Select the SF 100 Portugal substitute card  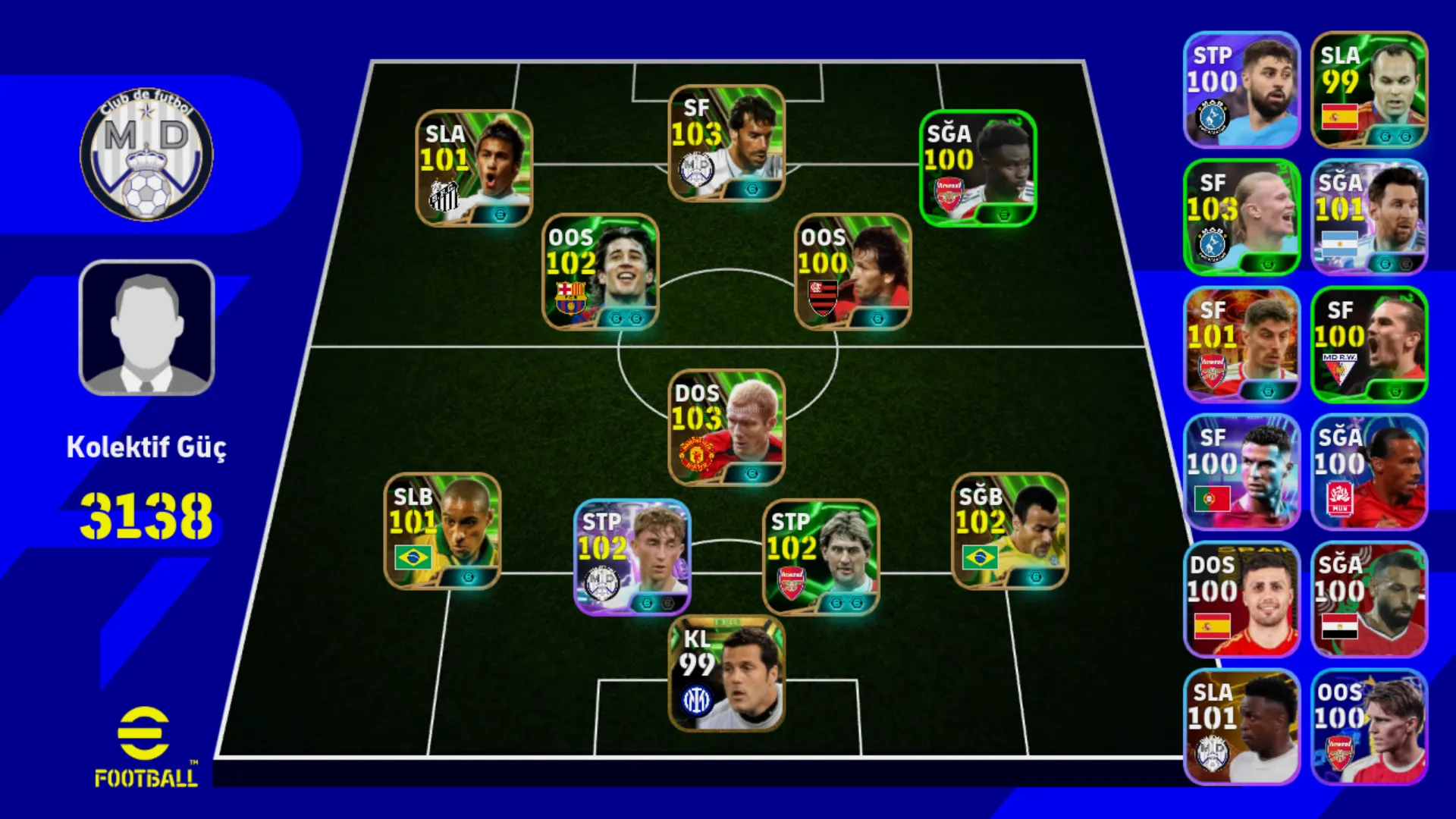pos(1241,472)
